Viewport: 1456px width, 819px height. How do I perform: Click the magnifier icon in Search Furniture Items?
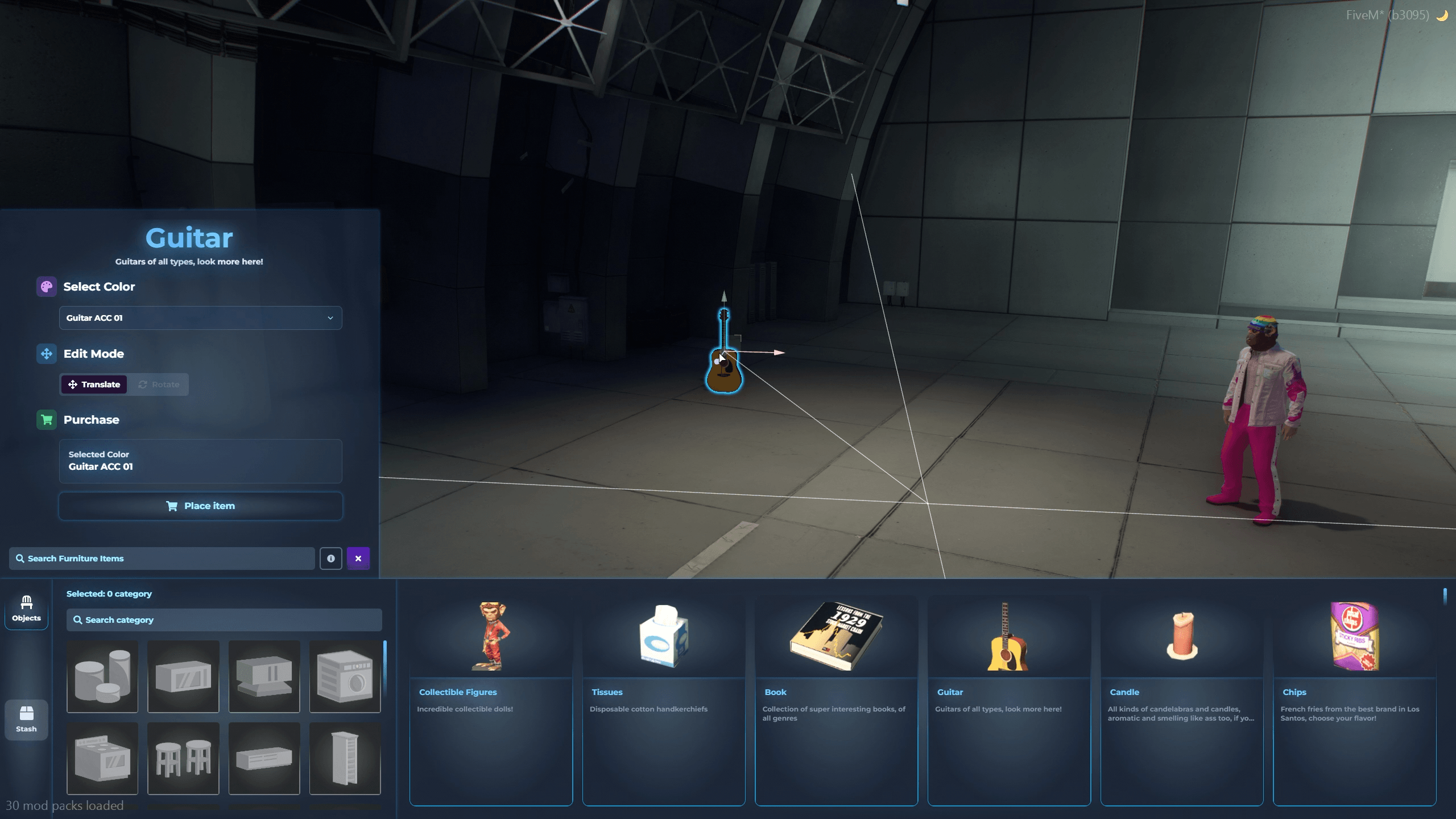point(20,558)
